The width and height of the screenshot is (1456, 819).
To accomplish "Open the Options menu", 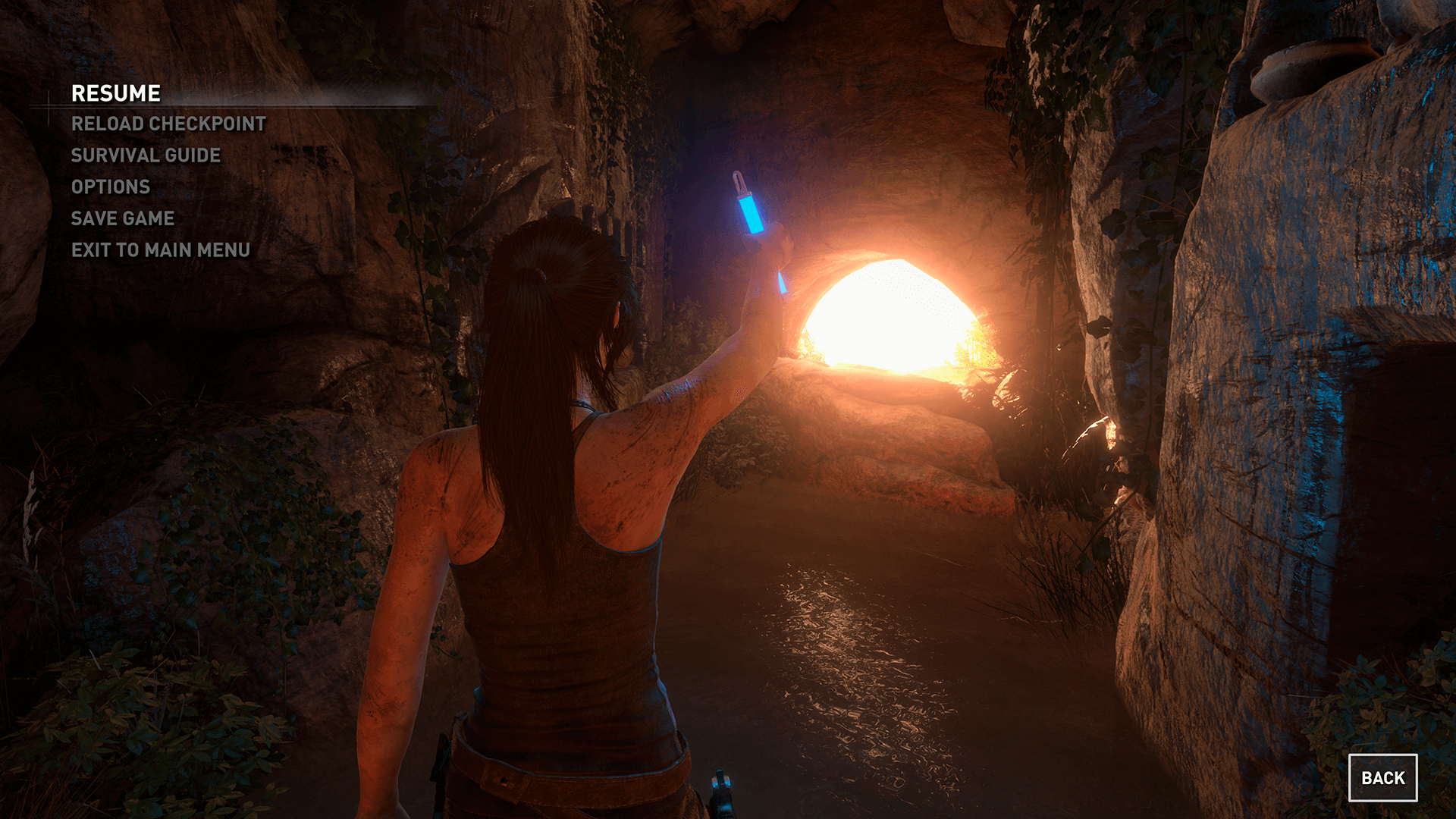I will [111, 187].
